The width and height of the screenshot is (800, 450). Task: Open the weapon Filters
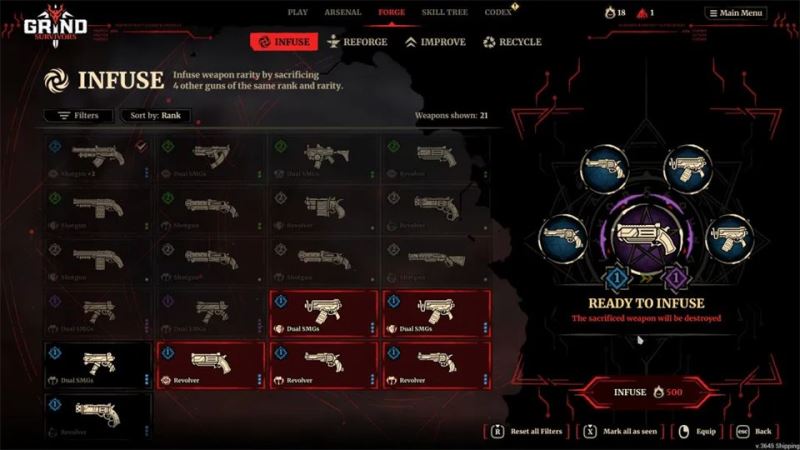click(x=77, y=115)
